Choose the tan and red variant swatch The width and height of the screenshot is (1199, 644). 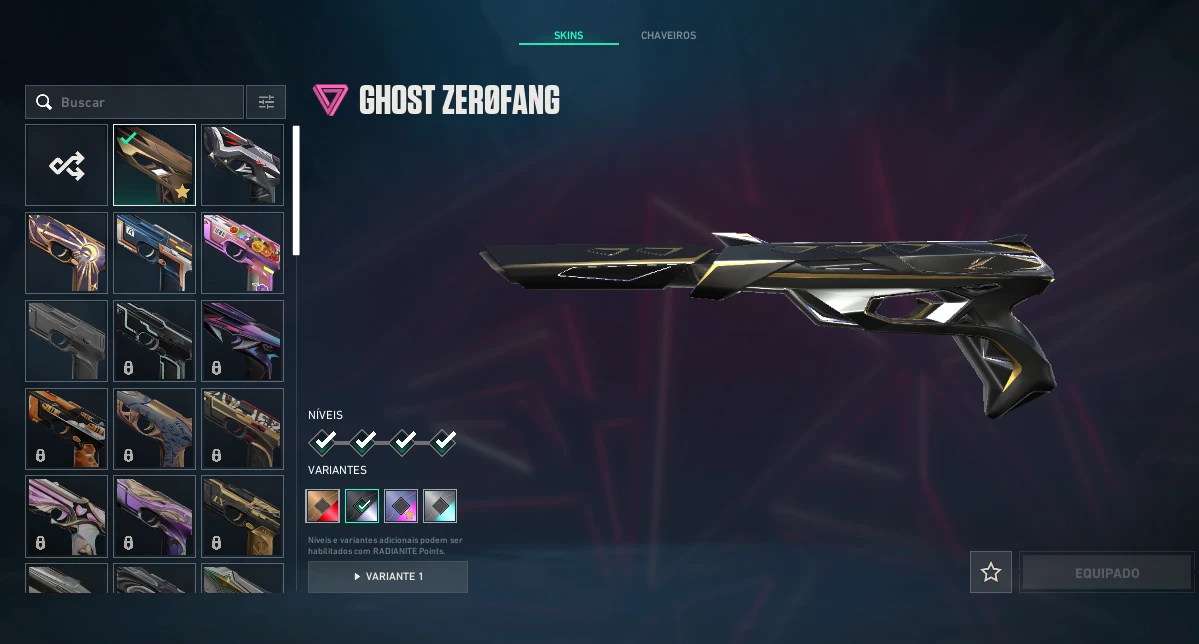pos(323,506)
